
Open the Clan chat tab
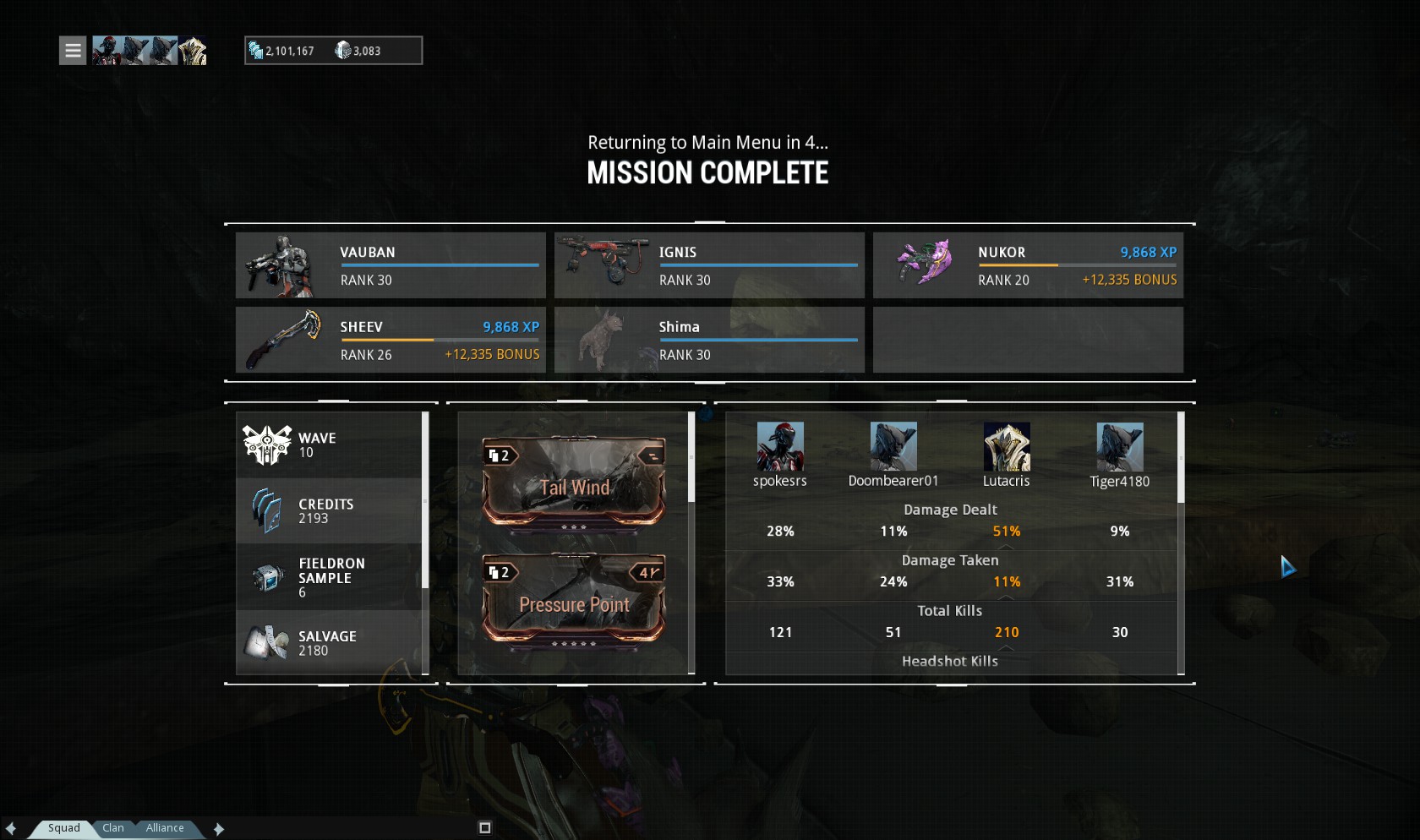113,828
